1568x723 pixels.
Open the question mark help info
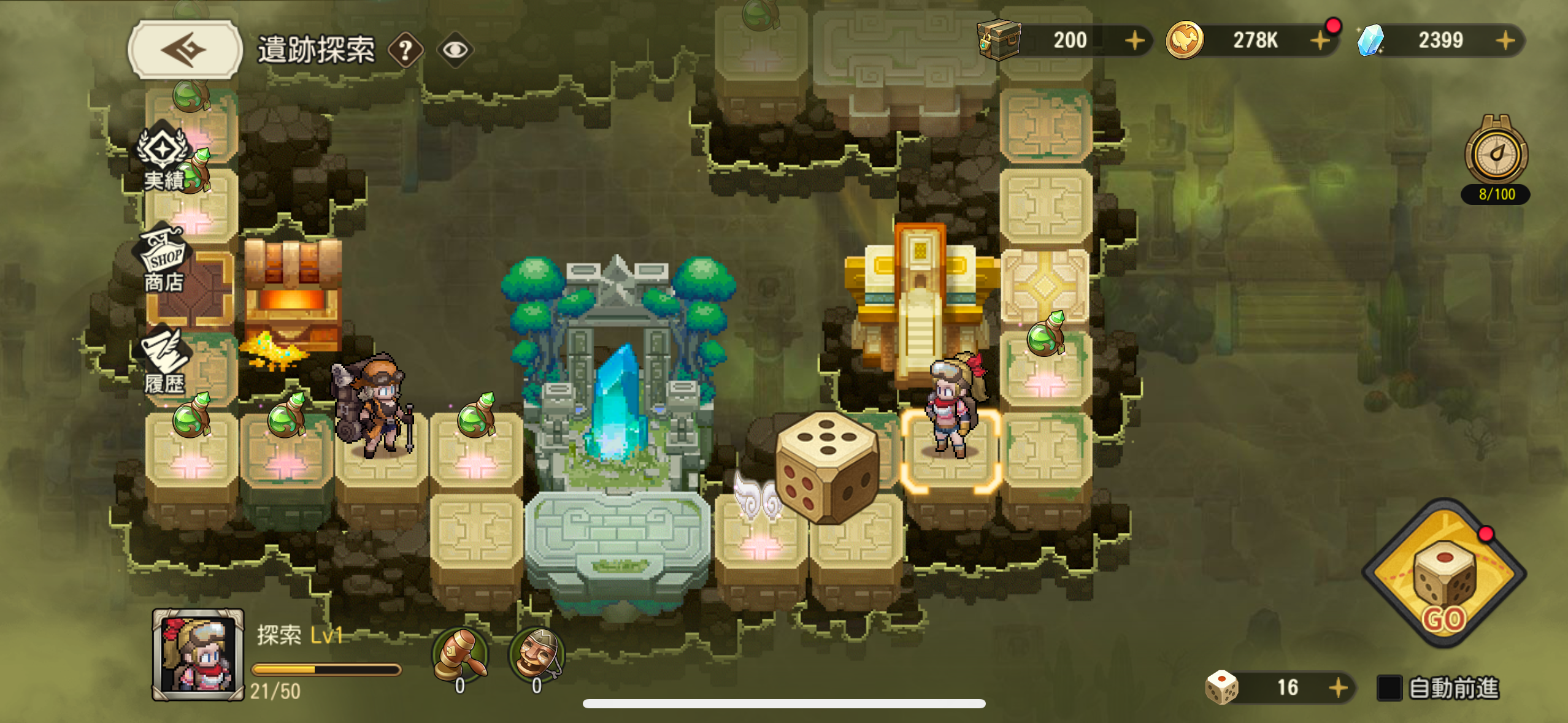tap(405, 50)
